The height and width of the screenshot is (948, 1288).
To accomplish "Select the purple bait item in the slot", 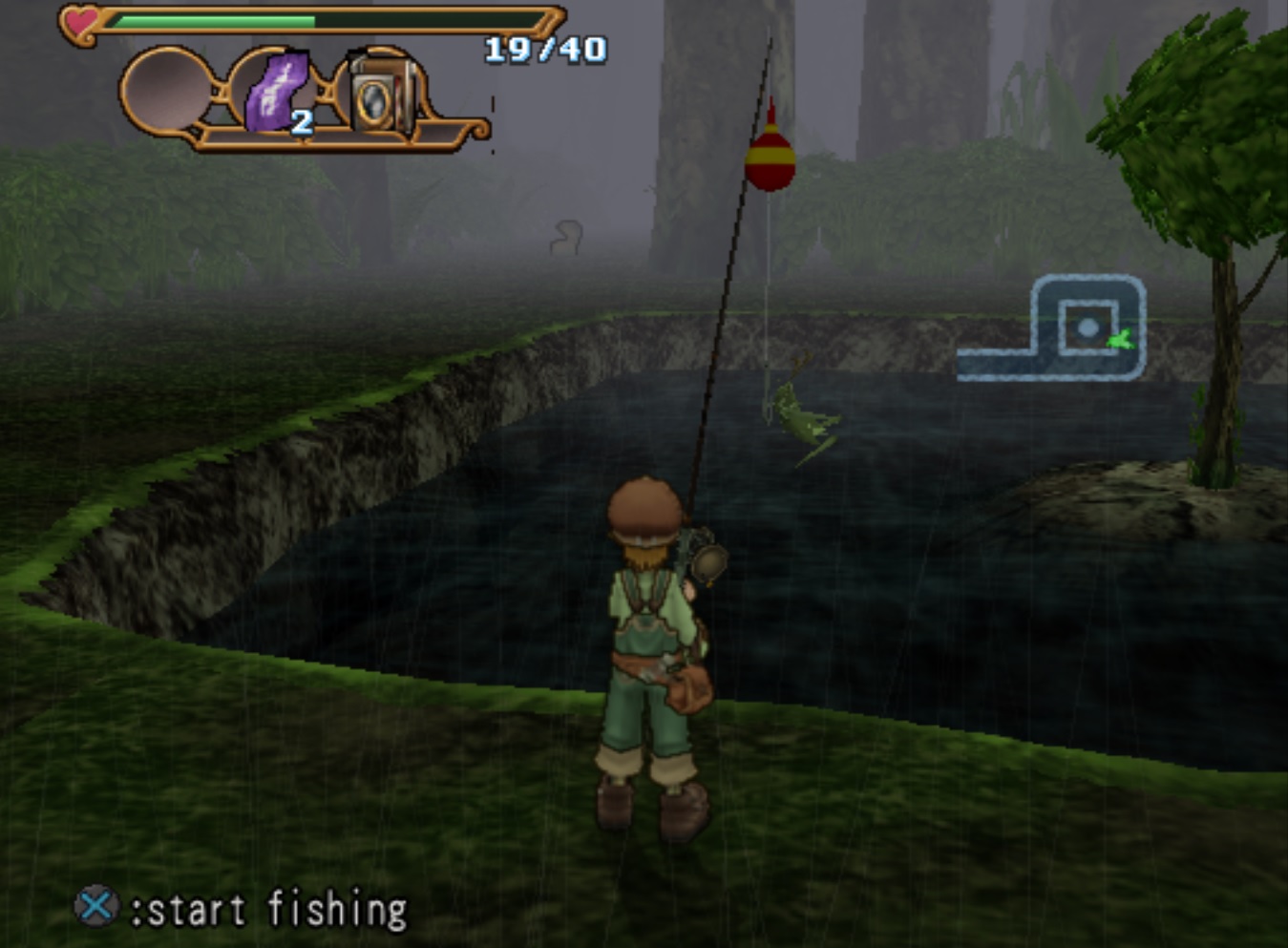I will [x=278, y=91].
